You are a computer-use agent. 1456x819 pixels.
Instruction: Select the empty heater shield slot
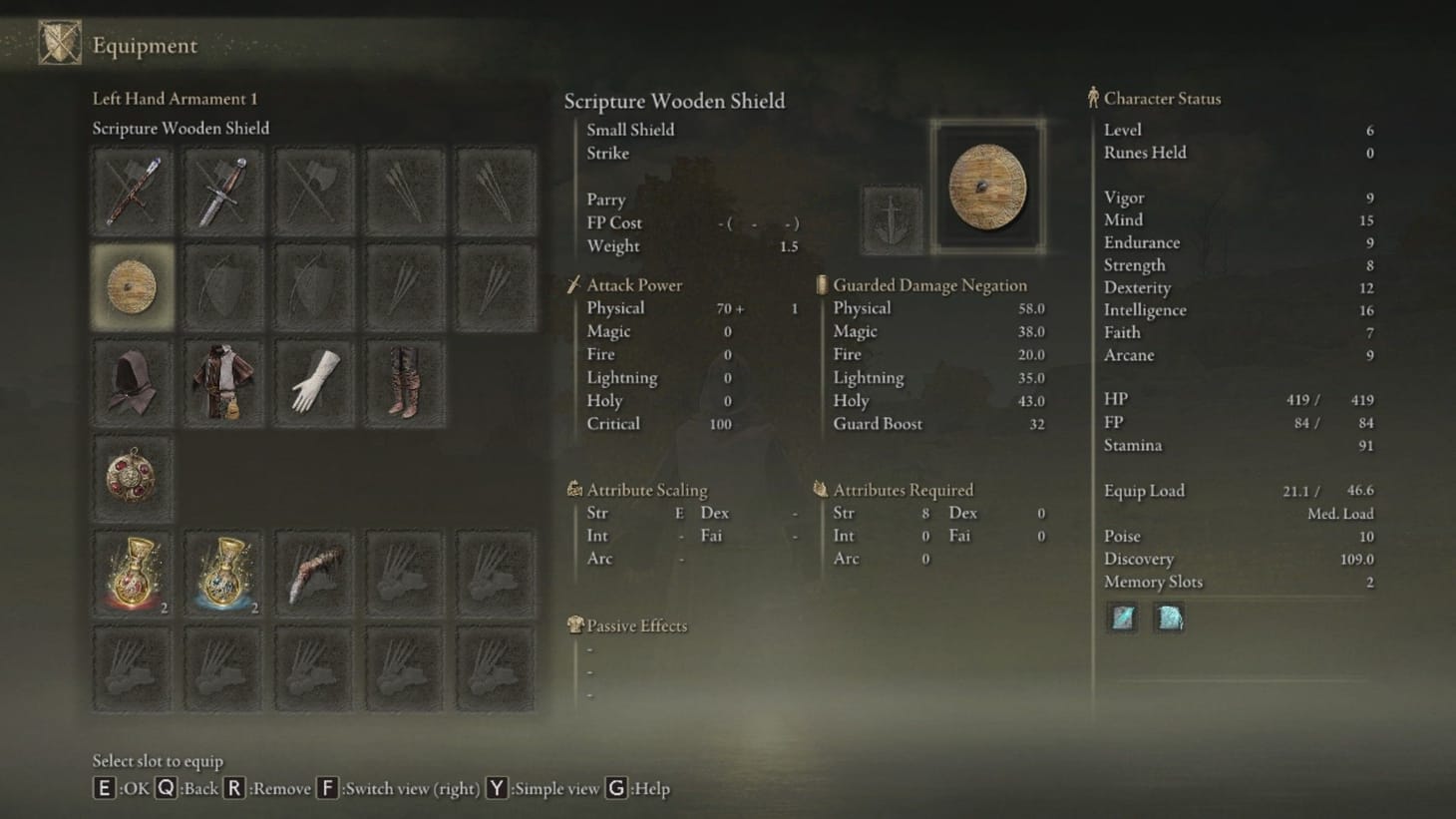[x=223, y=289]
